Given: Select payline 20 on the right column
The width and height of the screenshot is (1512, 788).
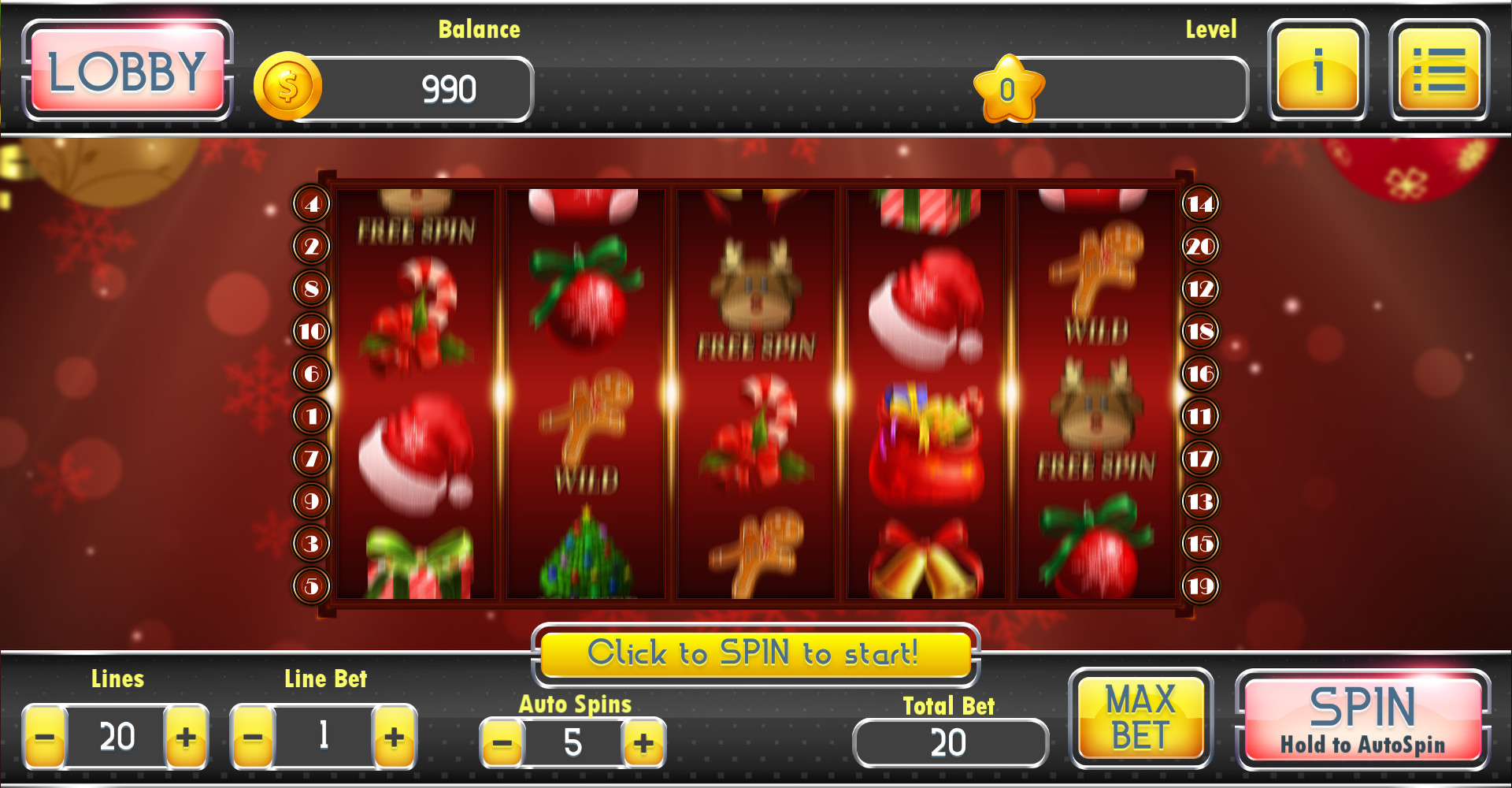Looking at the screenshot, I should click(x=1200, y=245).
